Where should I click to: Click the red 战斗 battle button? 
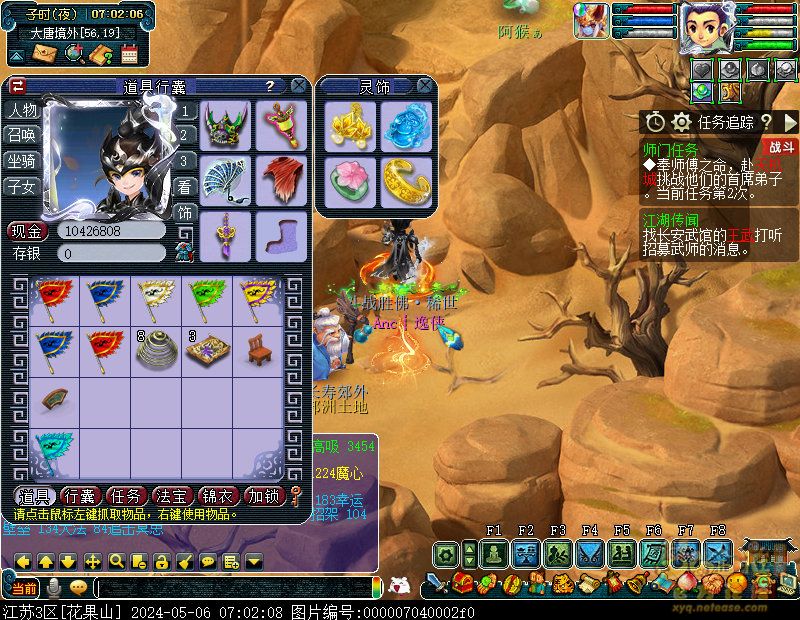click(782, 147)
